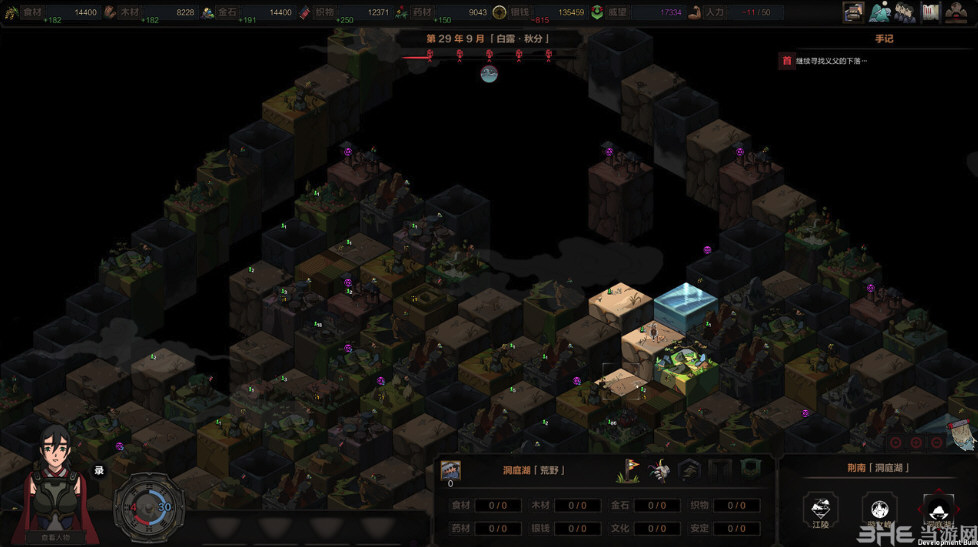This screenshot has width=978, height=547.
Task: Click the round timeline event marker
Action: (488, 73)
